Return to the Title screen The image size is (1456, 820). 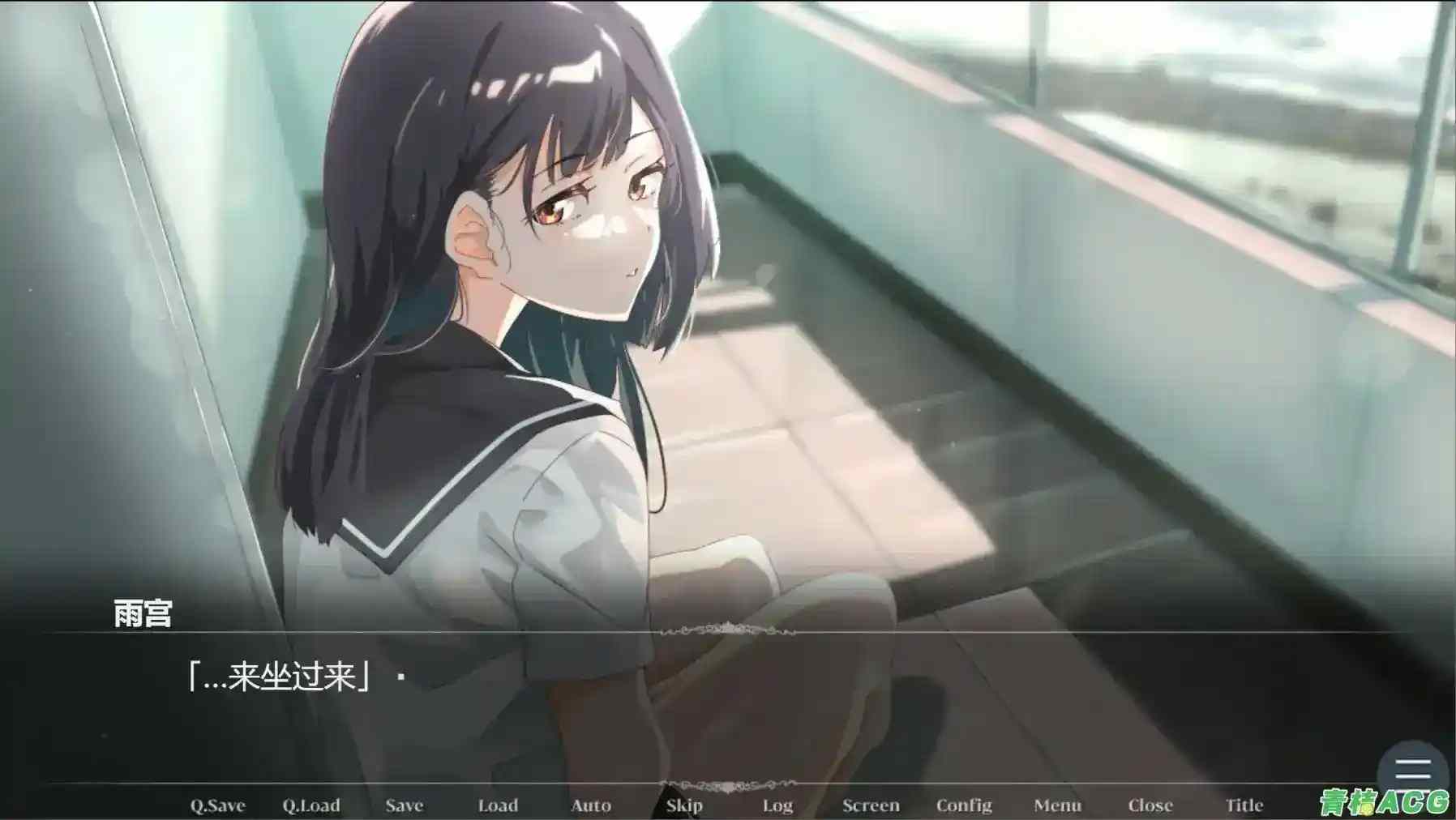click(x=1245, y=805)
